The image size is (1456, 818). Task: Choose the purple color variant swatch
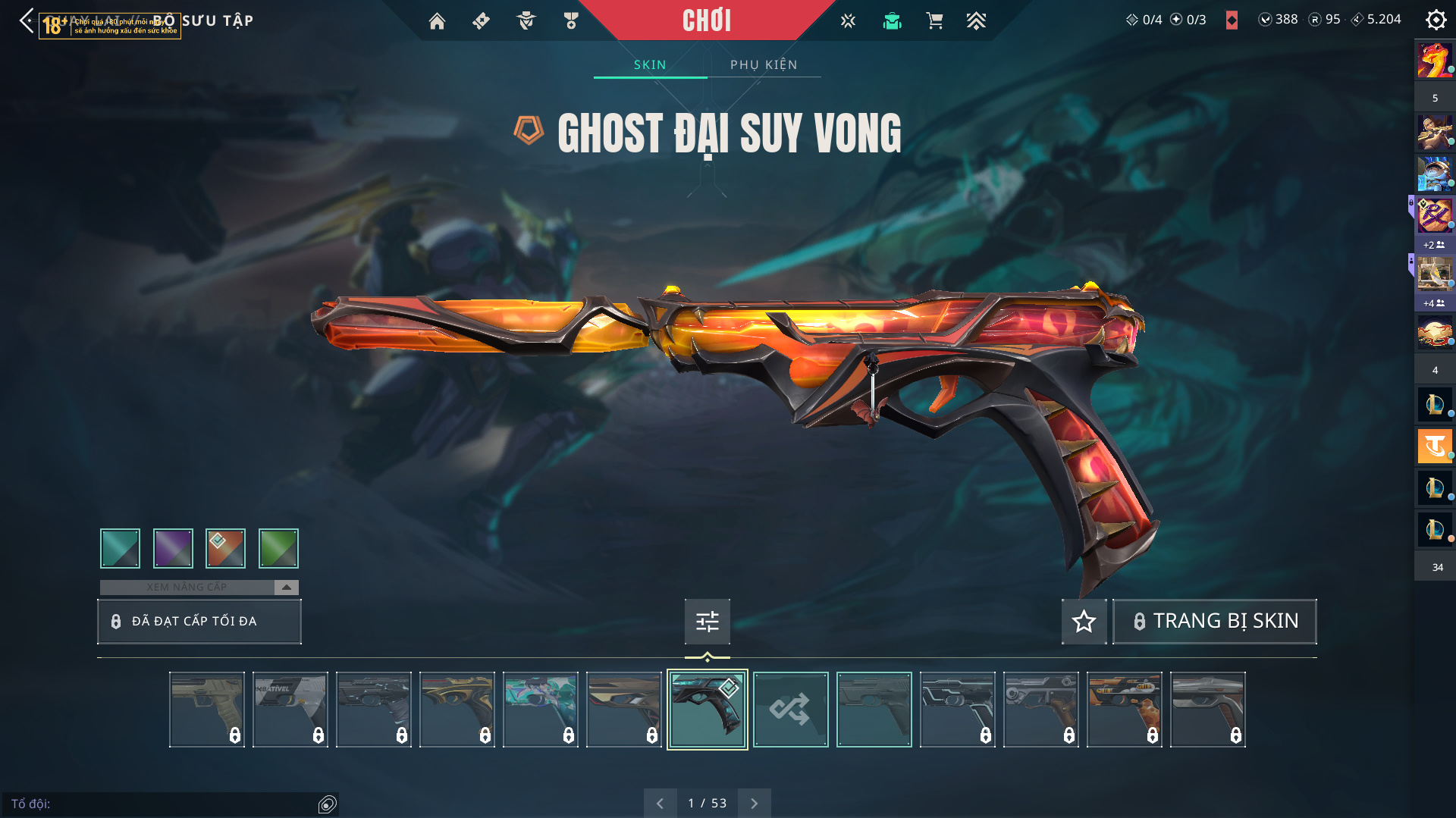(173, 548)
